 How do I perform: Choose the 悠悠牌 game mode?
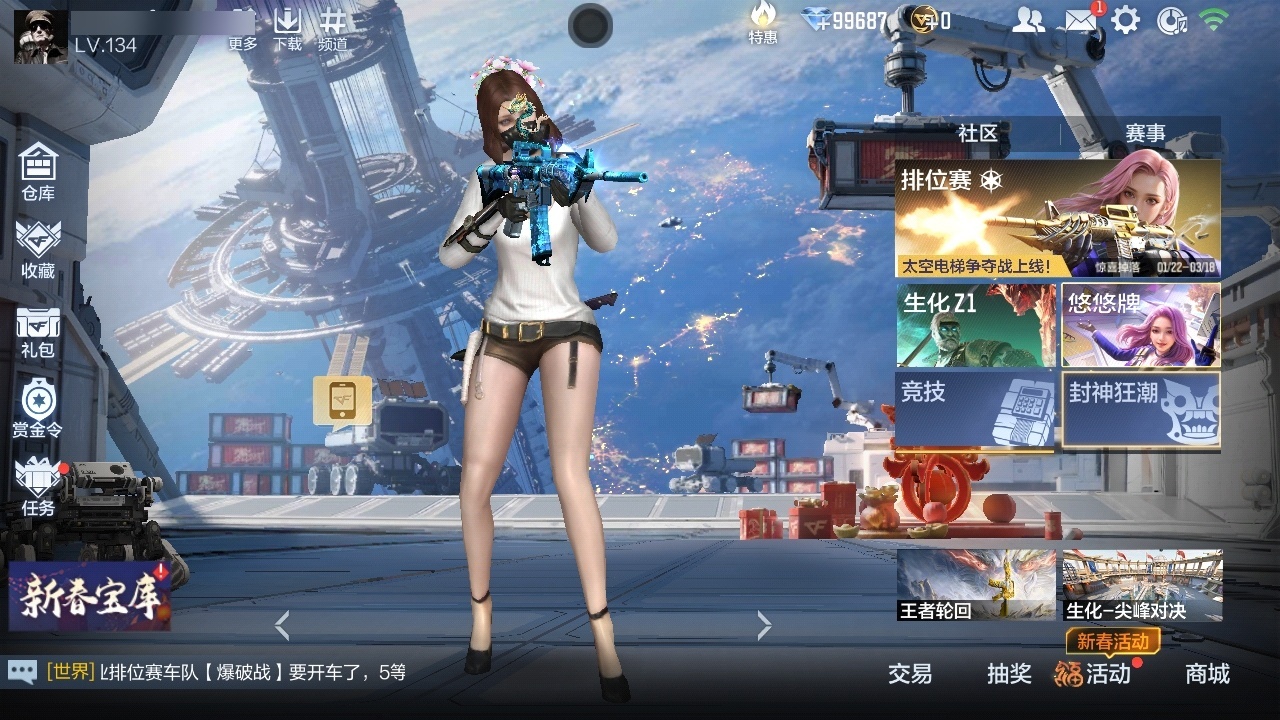tap(1140, 325)
